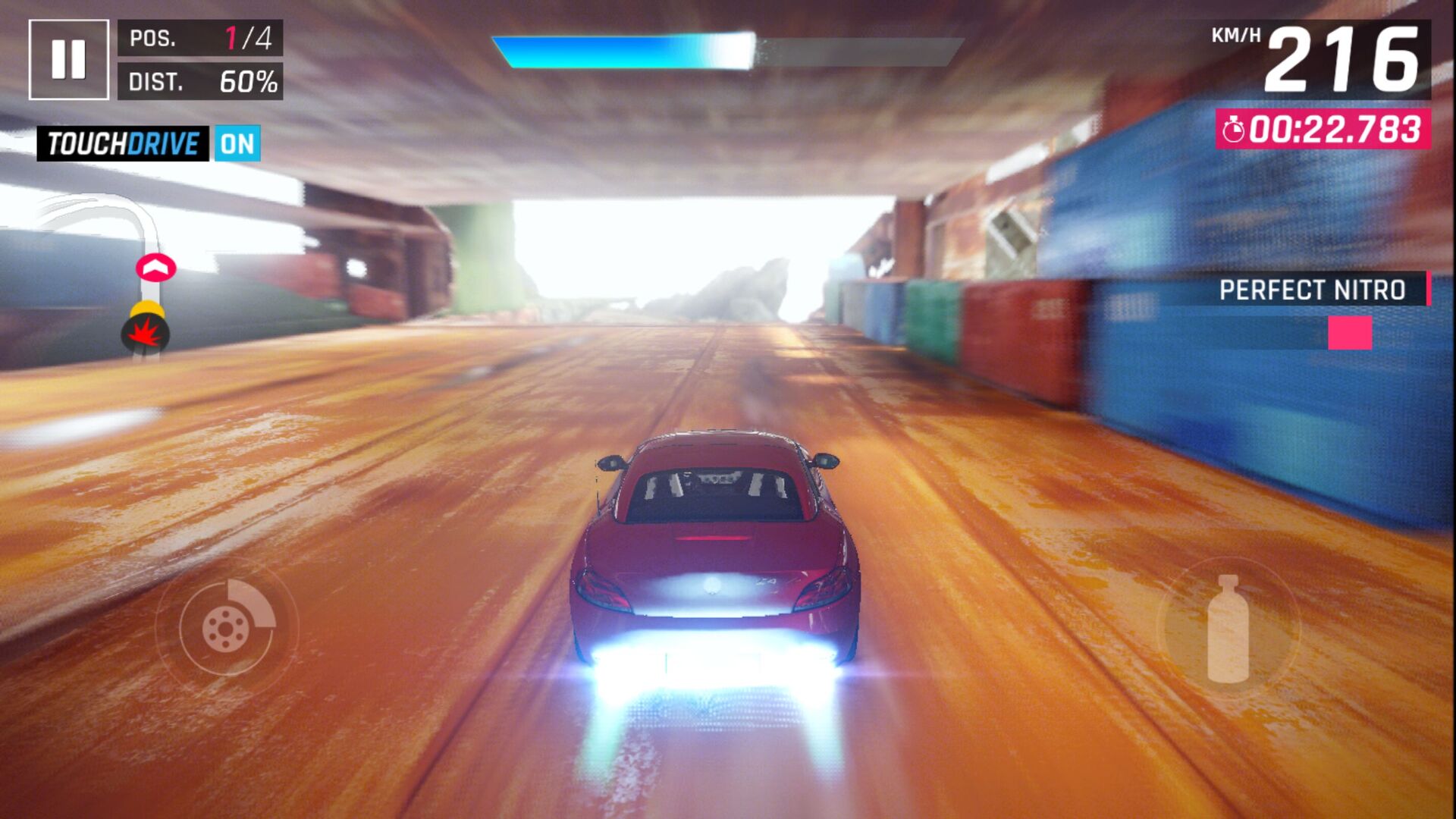
Task: Expand the POS. 1/4 standings display
Action: [199, 36]
